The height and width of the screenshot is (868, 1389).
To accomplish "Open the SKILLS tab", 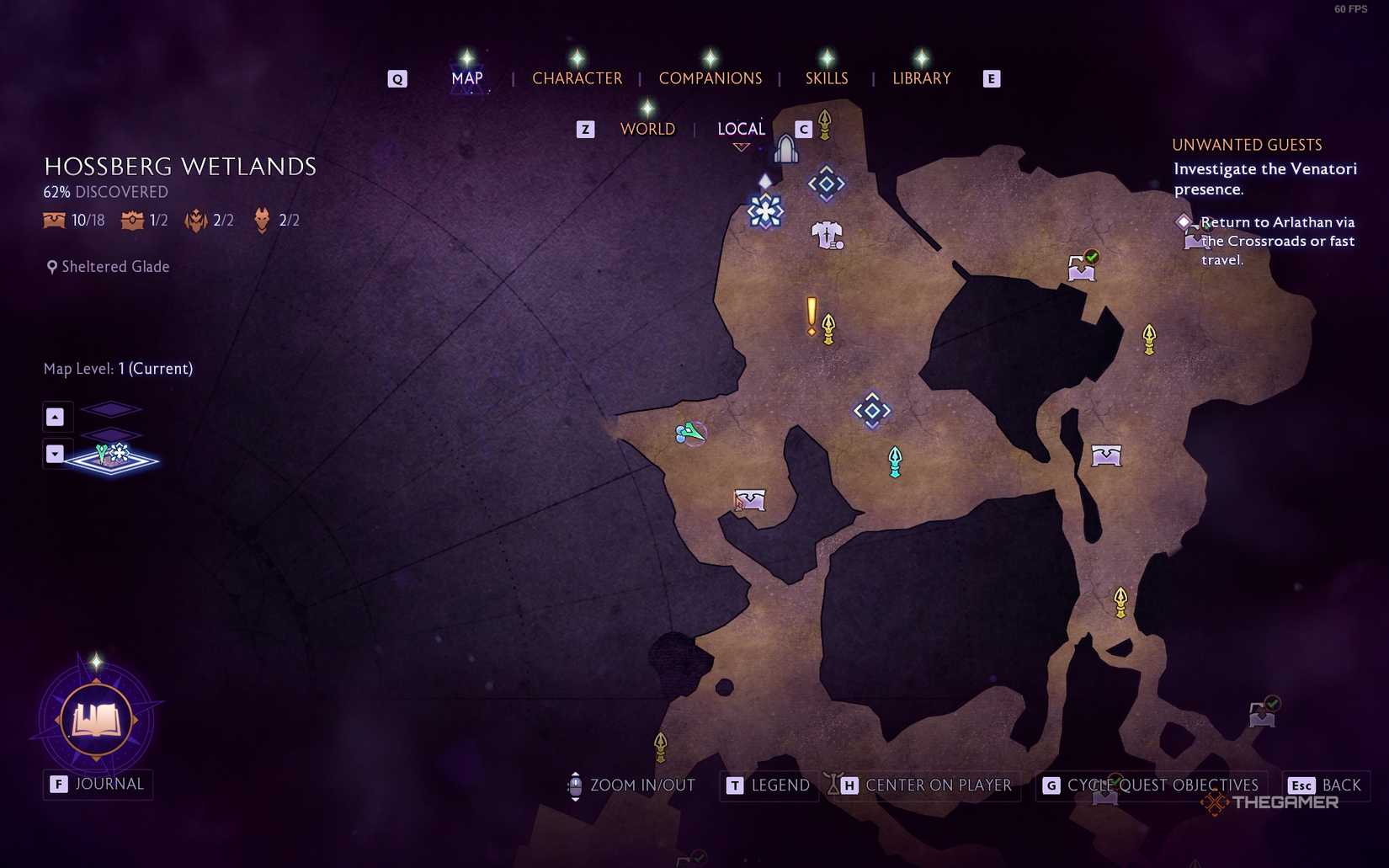I will tap(826, 78).
